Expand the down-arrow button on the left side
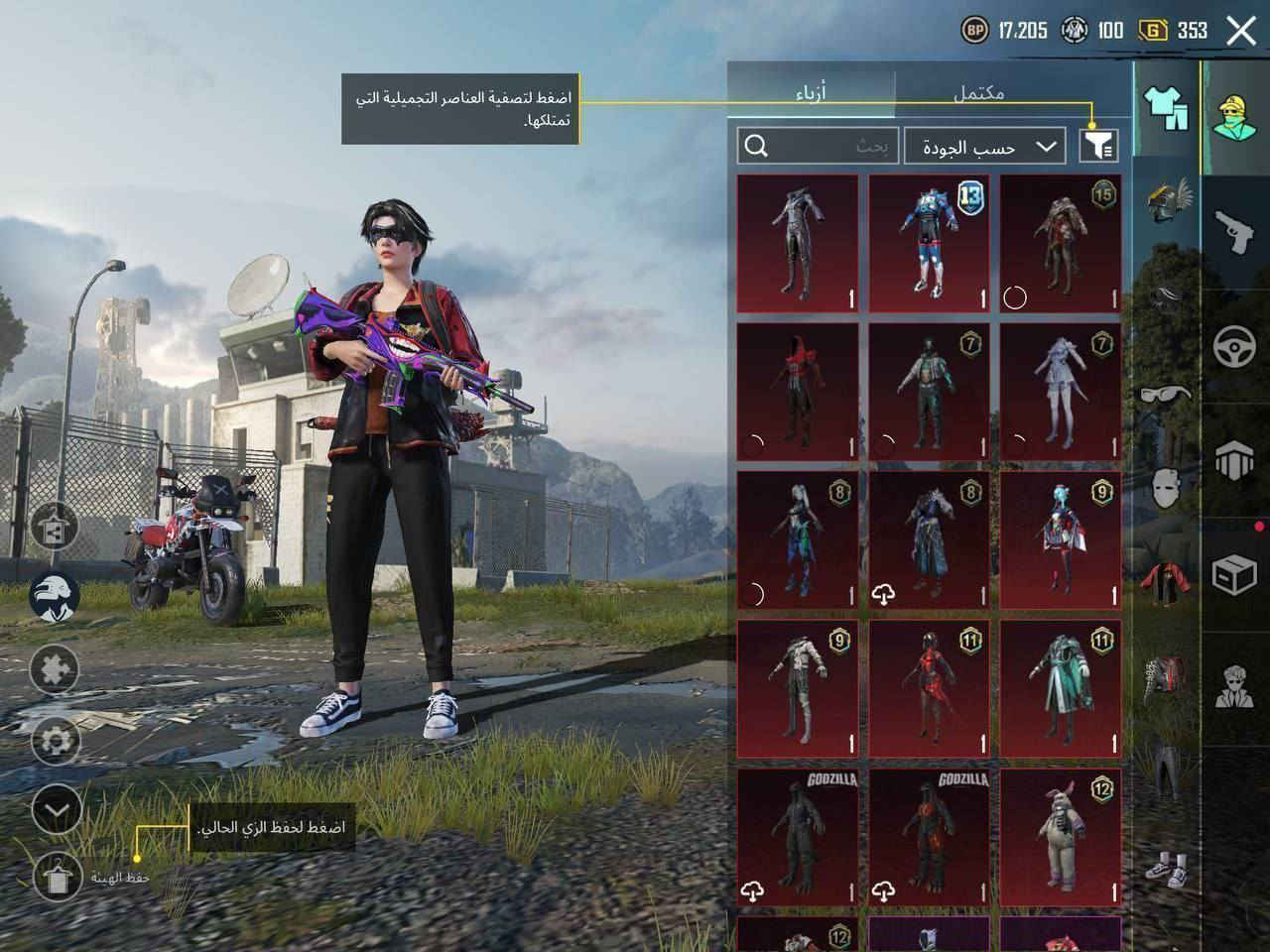This screenshot has width=1270, height=952. (x=56, y=810)
